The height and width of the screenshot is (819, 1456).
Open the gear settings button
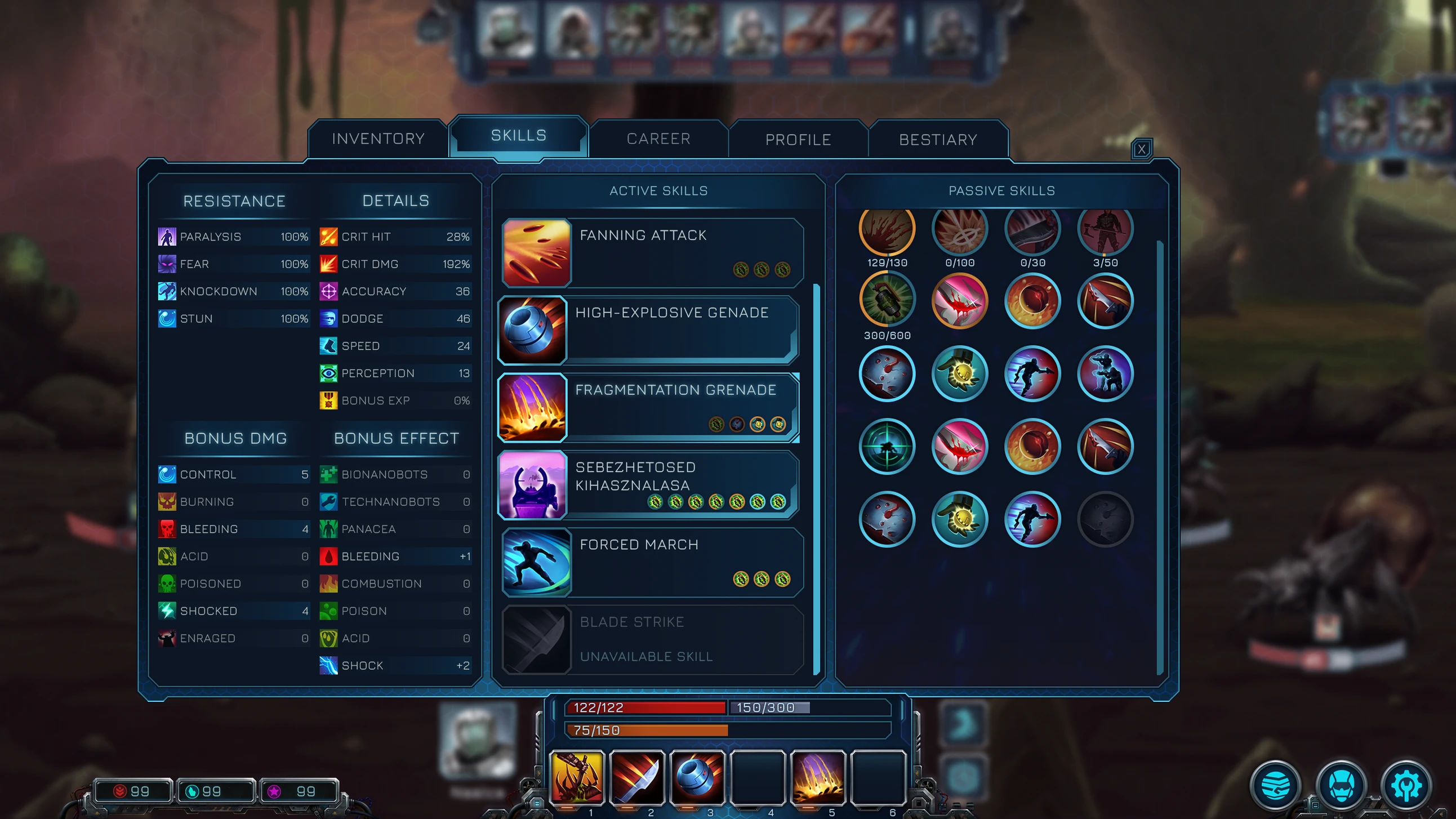click(x=1406, y=786)
